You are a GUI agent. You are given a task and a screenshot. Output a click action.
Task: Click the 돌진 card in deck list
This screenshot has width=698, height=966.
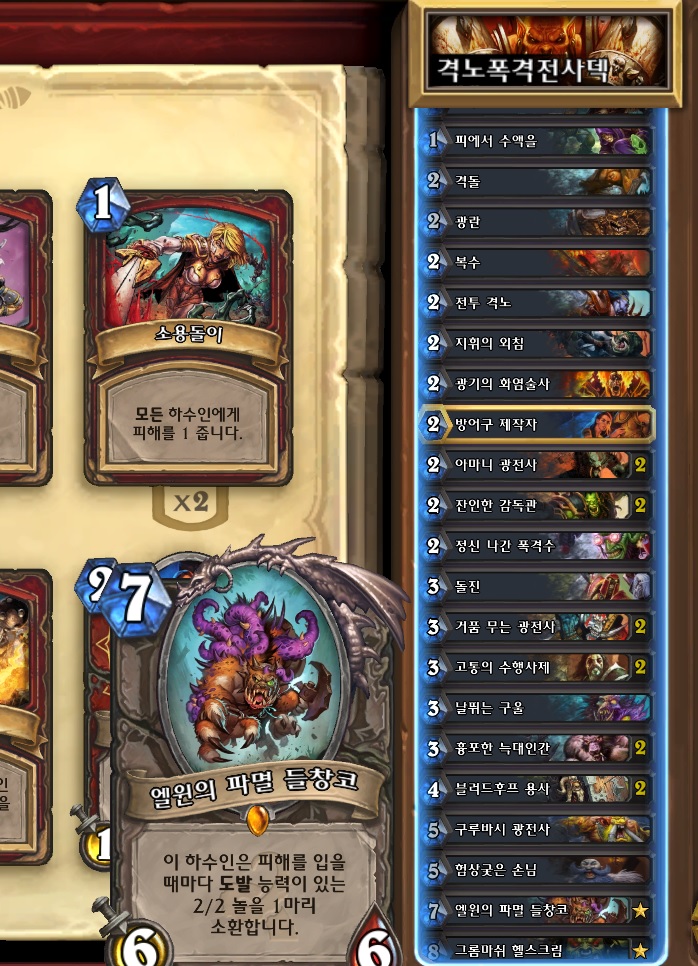538,586
